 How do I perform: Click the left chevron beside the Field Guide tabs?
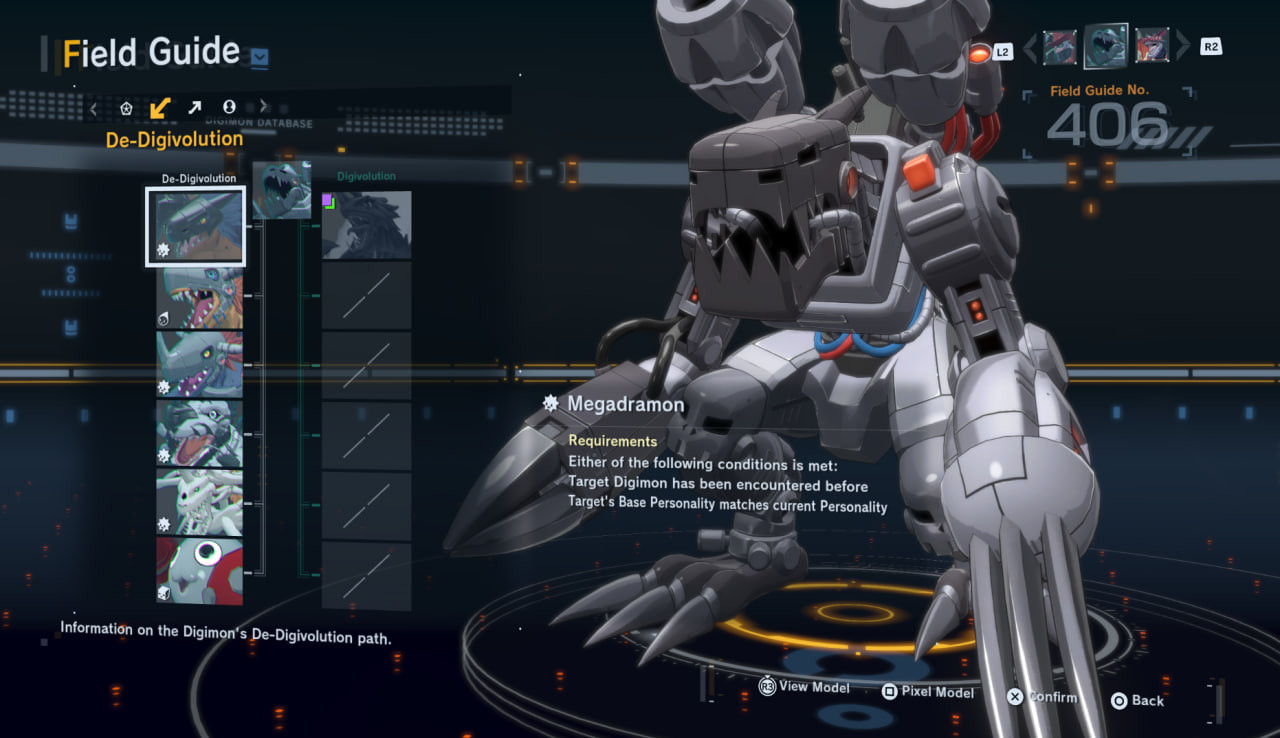[x=93, y=107]
